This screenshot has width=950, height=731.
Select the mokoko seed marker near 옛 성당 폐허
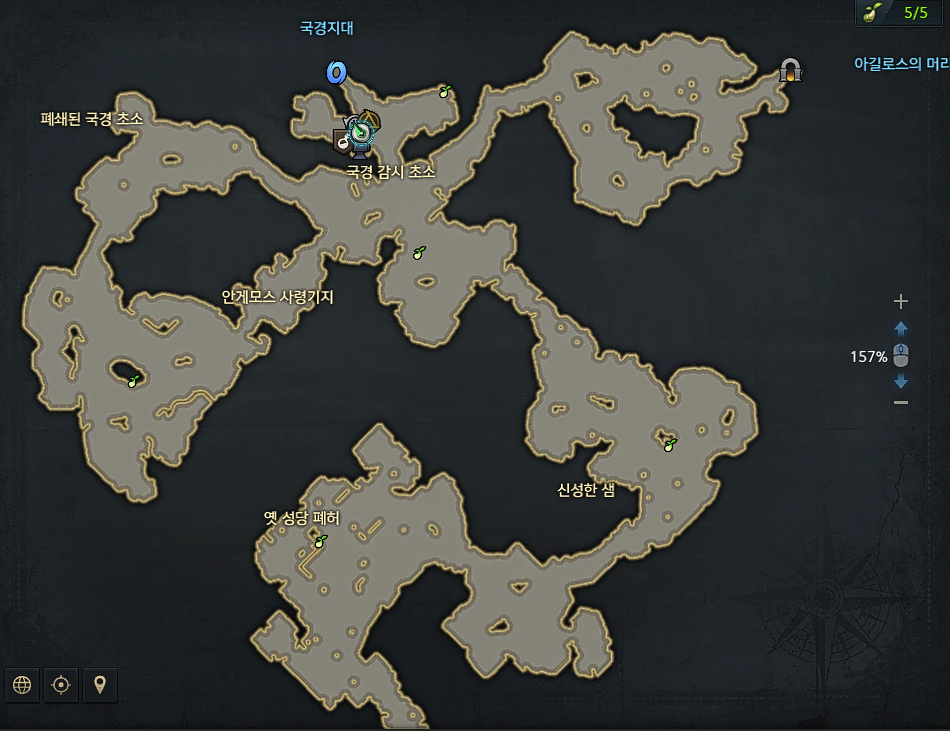[321, 541]
